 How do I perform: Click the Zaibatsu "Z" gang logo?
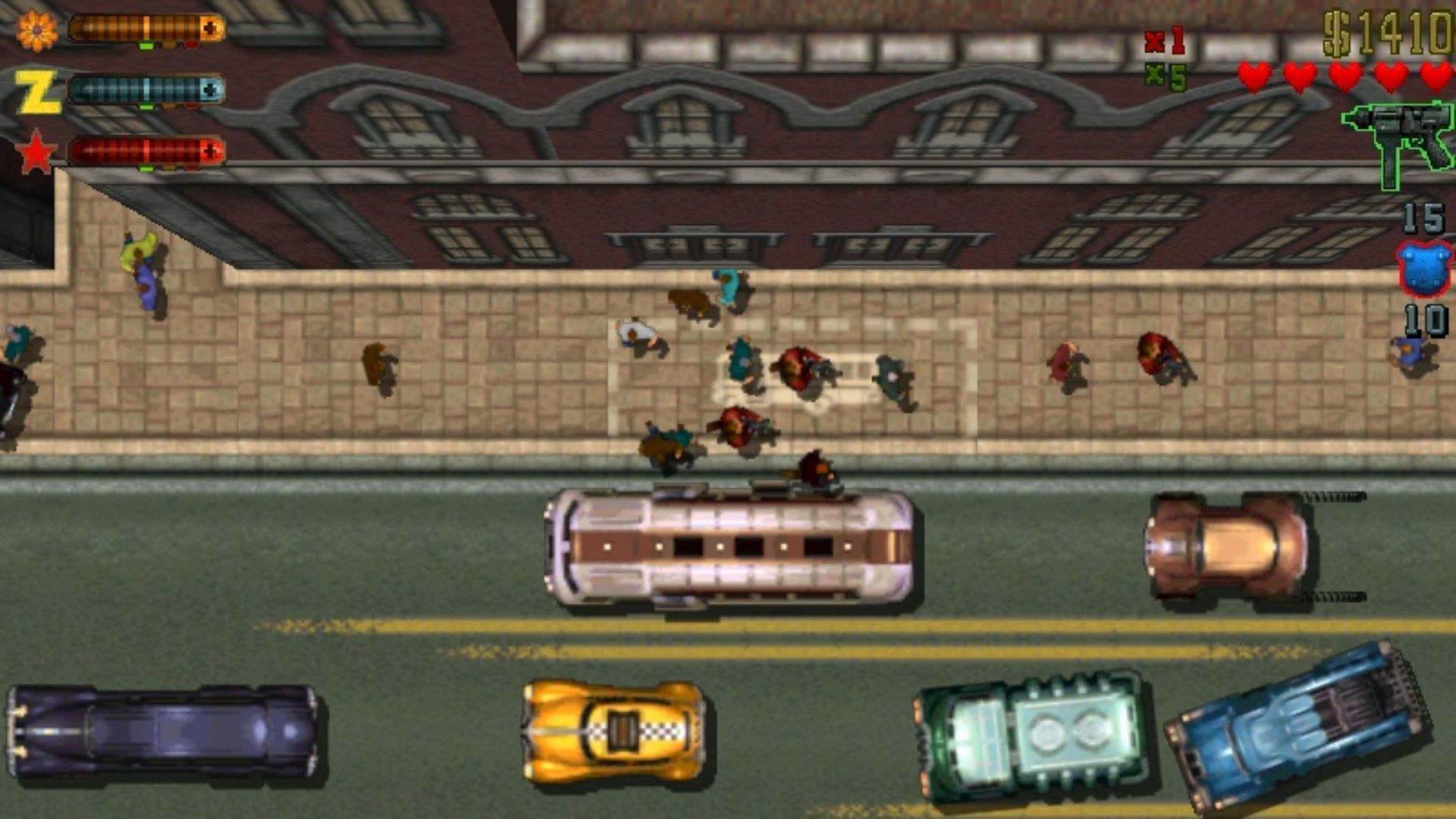coord(38,89)
